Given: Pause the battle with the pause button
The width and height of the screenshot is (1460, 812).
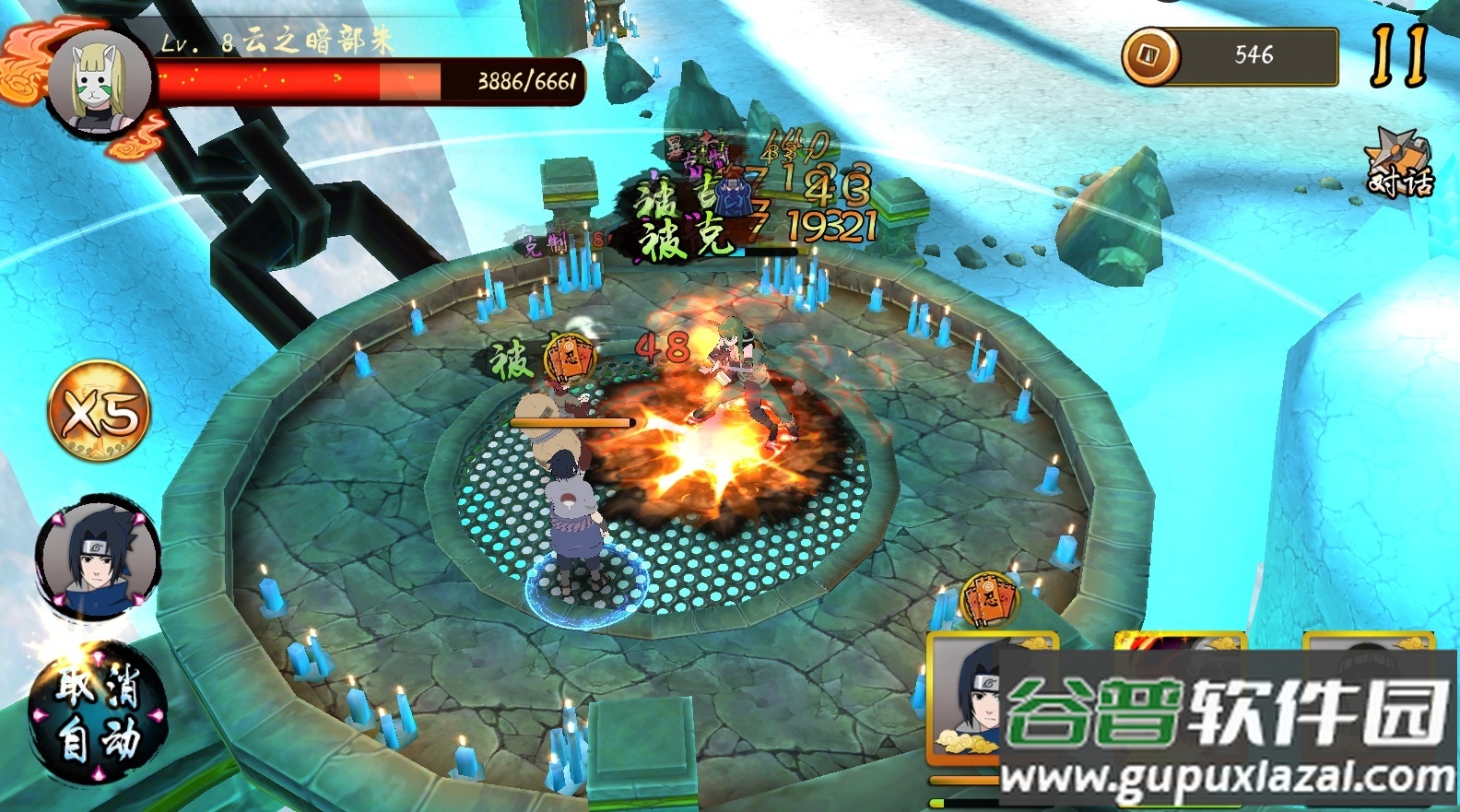Looking at the screenshot, I should (x=1398, y=55).
